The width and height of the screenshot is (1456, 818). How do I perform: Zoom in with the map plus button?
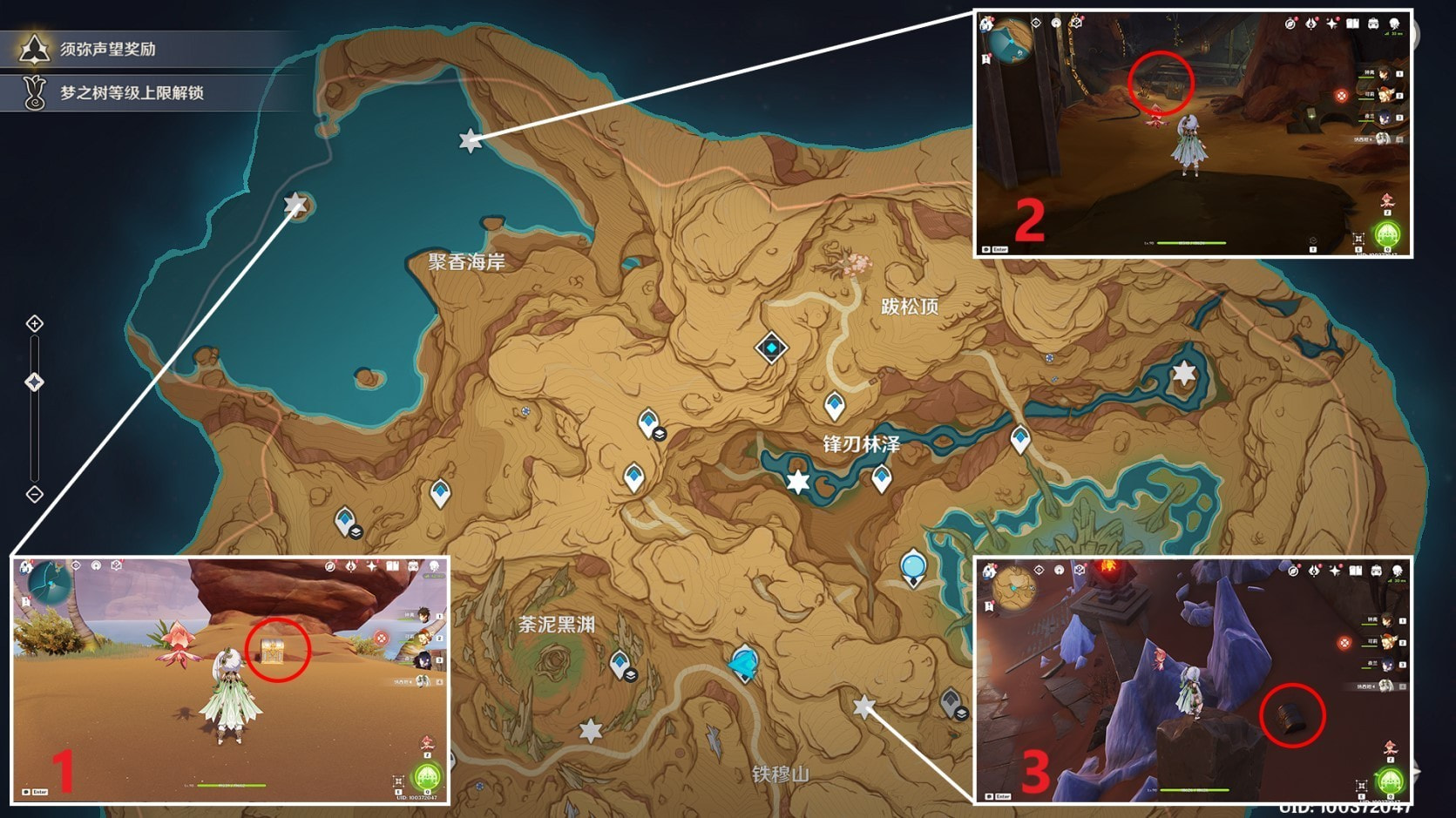point(34,324)
